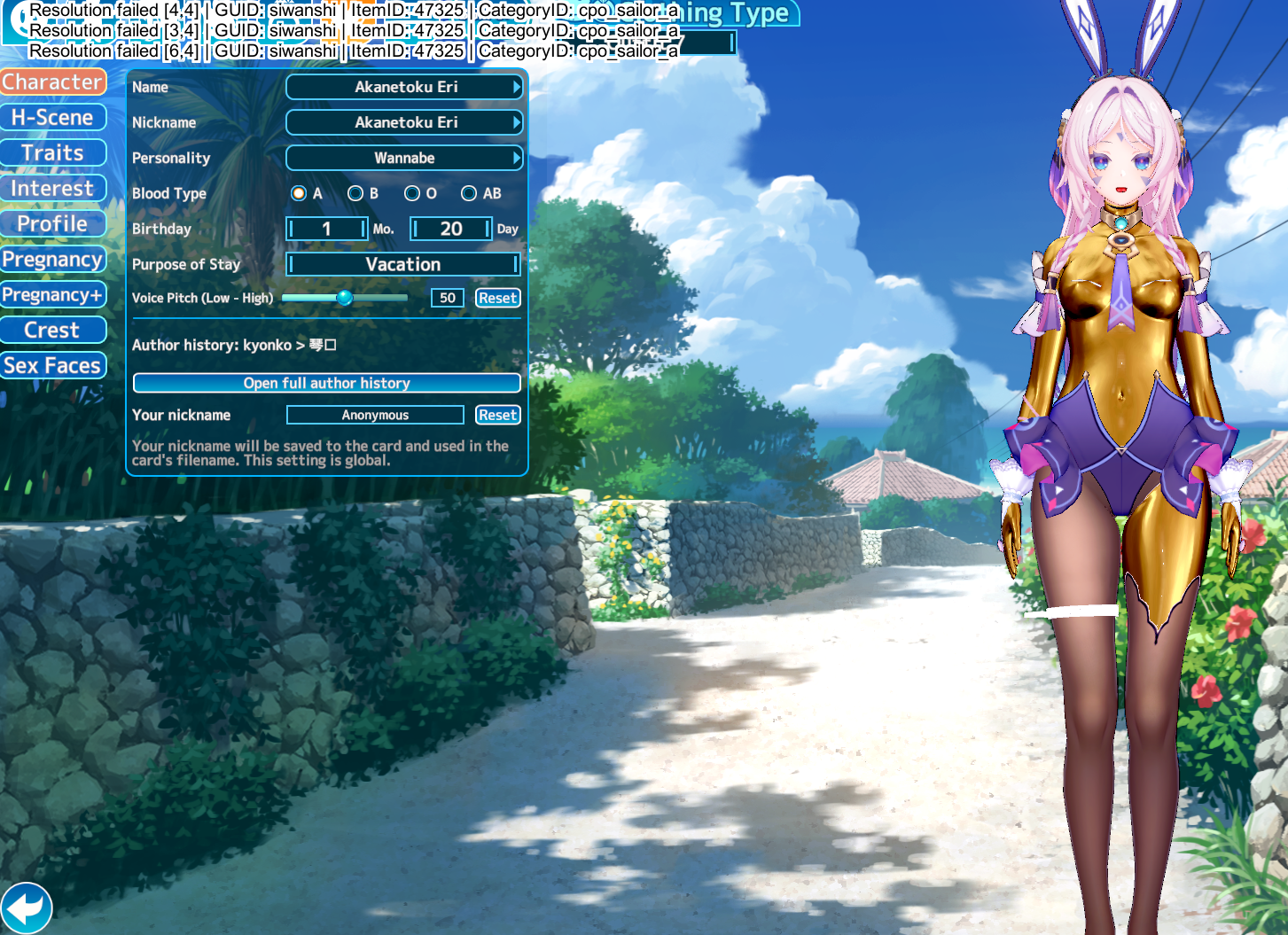Open the Traits tab
Screen dimensions: 1288x935
click(53, 153)
